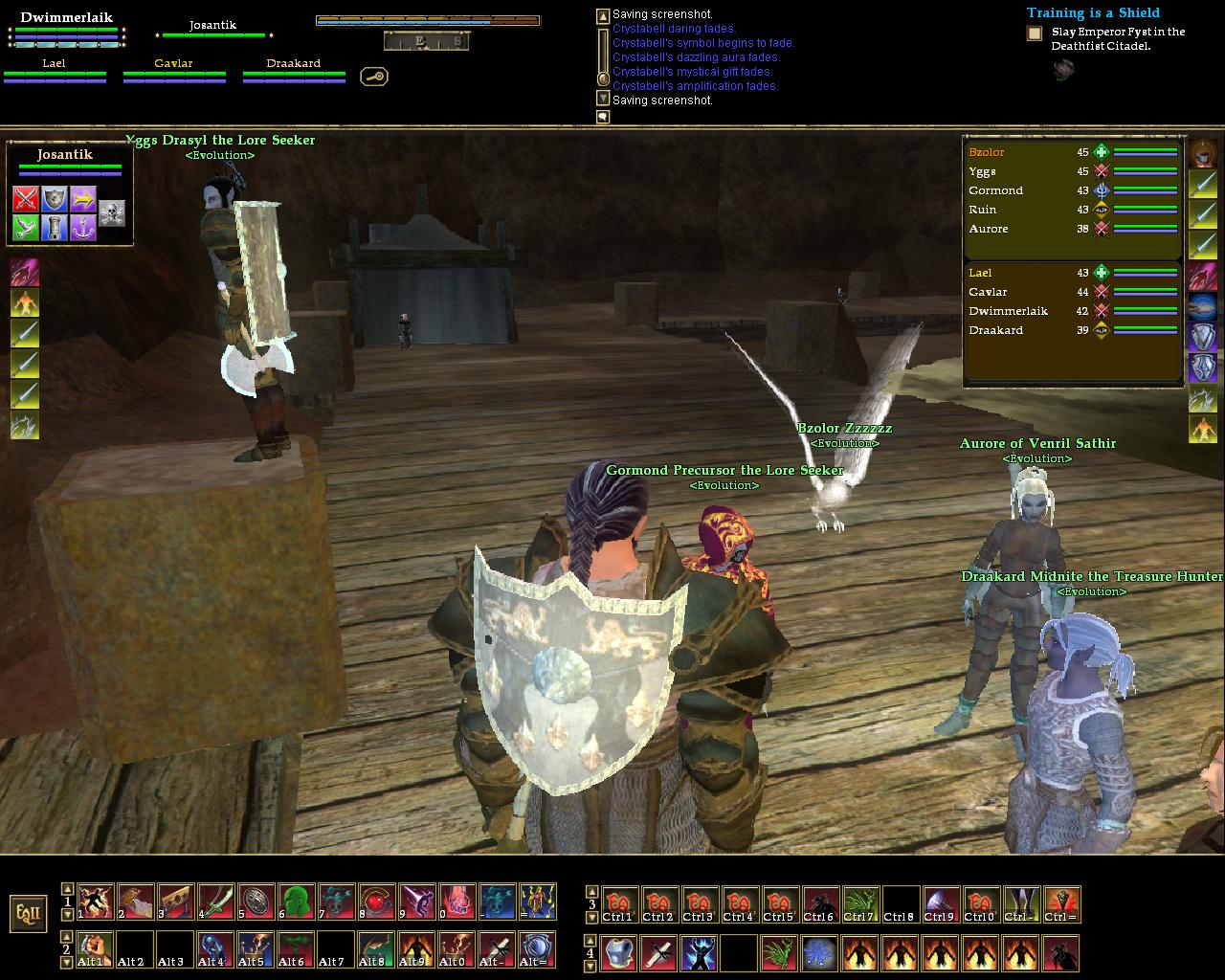Order pet to attack with crossed swords
The height and width of the screenshot is (980, 1225).
[x=26, y=199]
